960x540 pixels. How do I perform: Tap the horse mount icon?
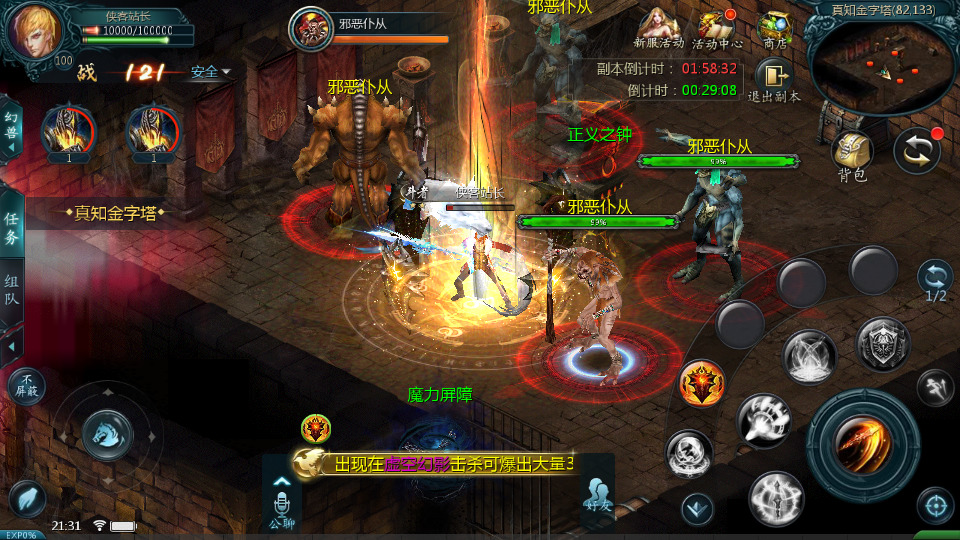click(106, 434)
